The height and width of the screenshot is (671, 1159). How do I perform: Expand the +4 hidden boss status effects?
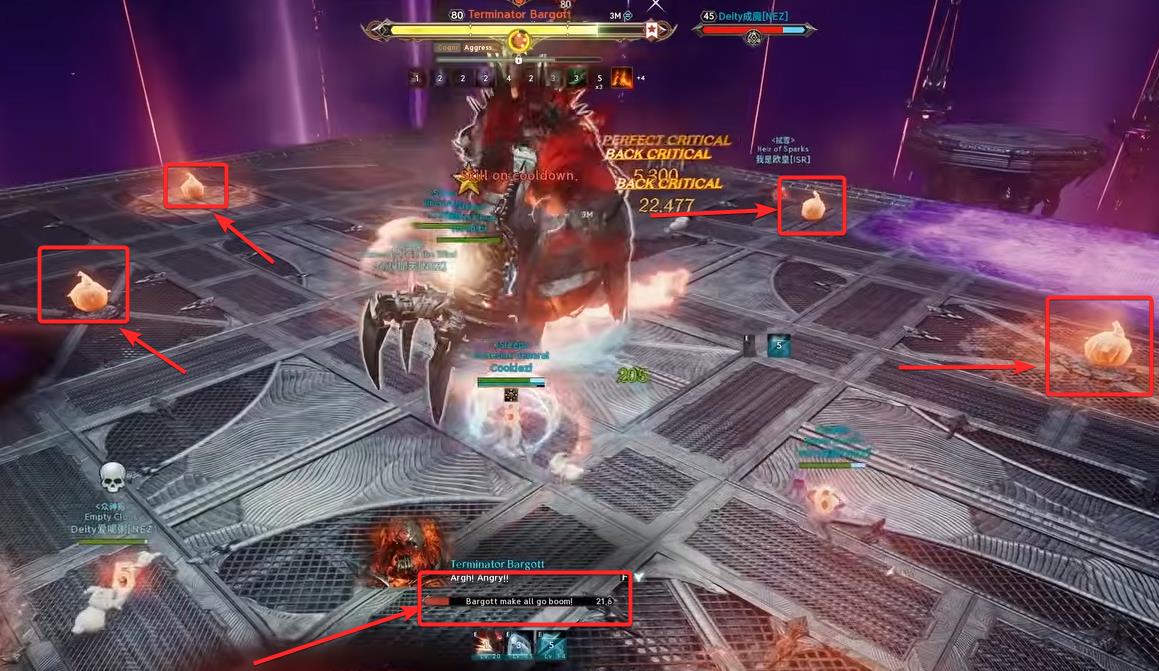coord(641,77)
